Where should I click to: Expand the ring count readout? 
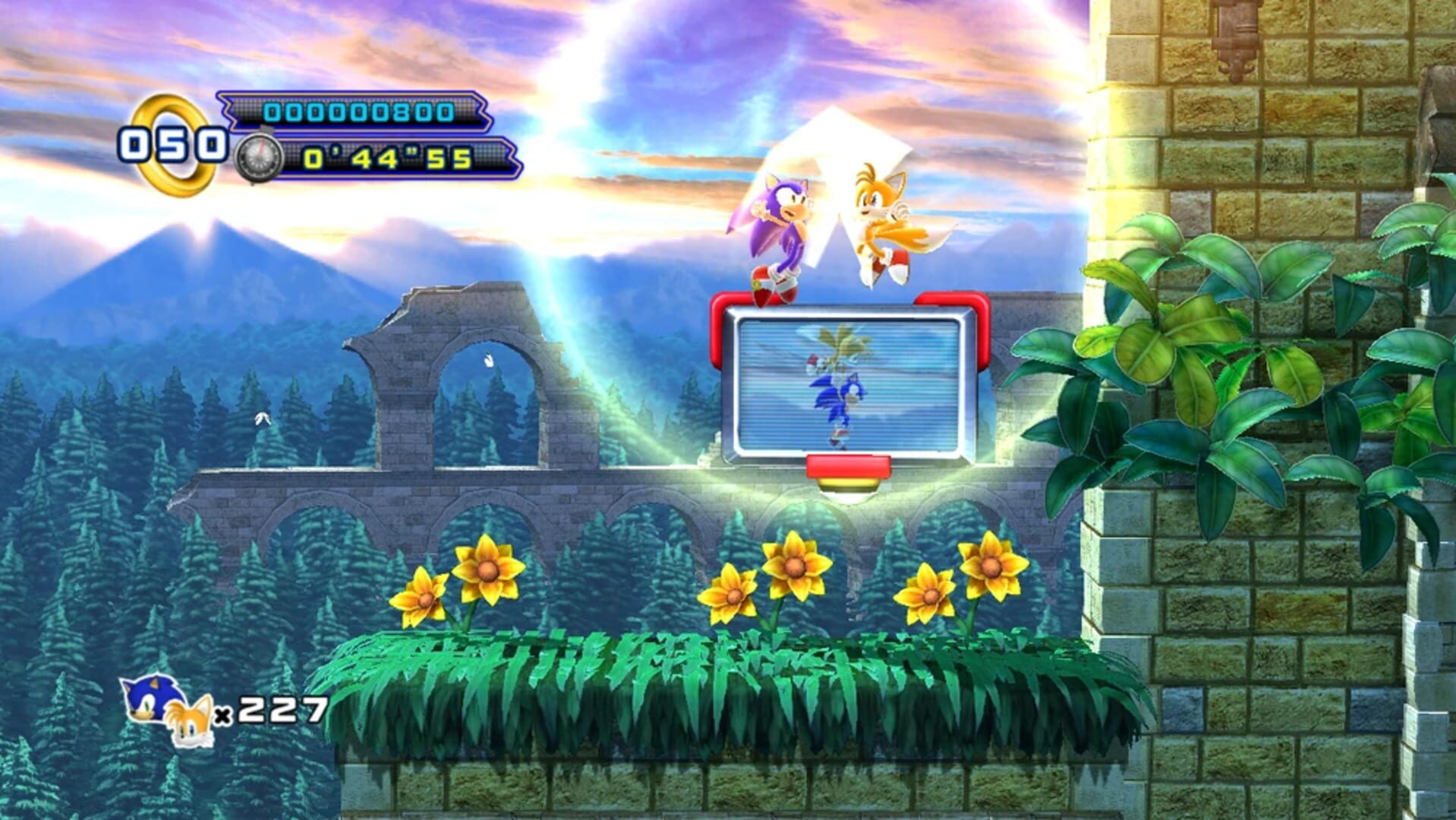tap(175, 144)
